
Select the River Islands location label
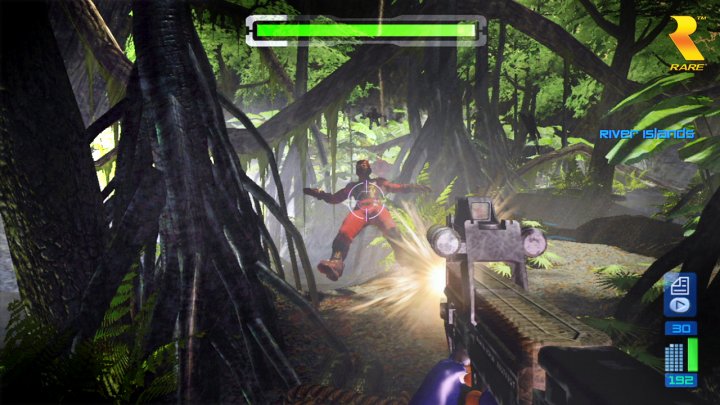click(x=646, y=134)
